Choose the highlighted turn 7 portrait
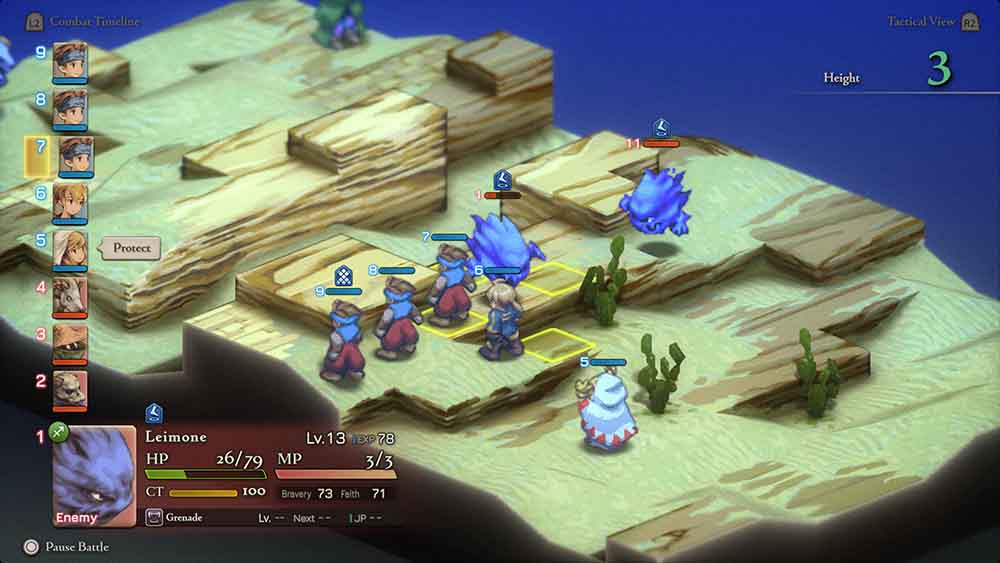Screen dimensions: 1000x563 tap(70, 154)
